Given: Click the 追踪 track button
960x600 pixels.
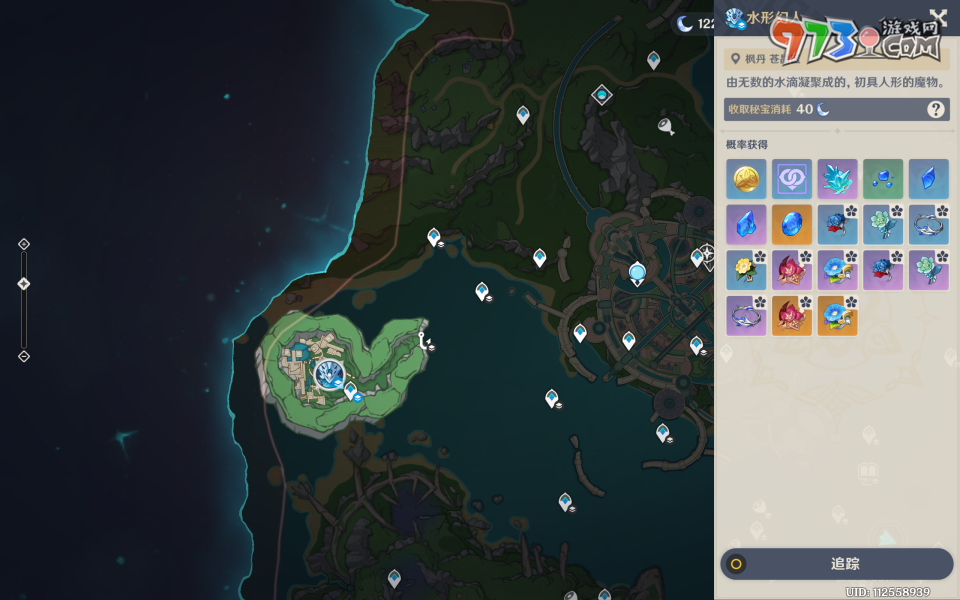Looking at the screenshot, I should 836,564.
